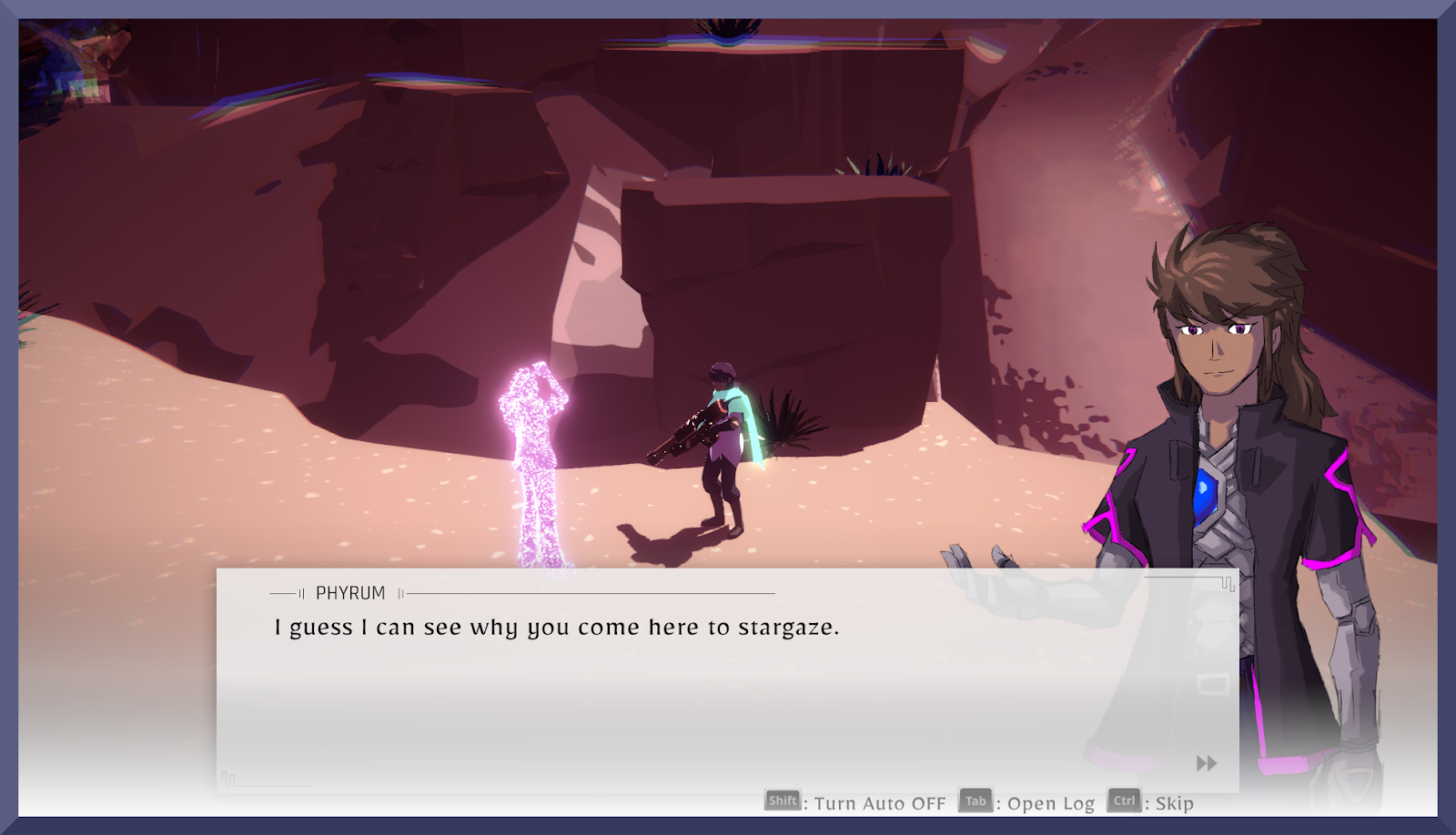
Task: Click the Tab key icon badge
Action: [x=974, y=802]
